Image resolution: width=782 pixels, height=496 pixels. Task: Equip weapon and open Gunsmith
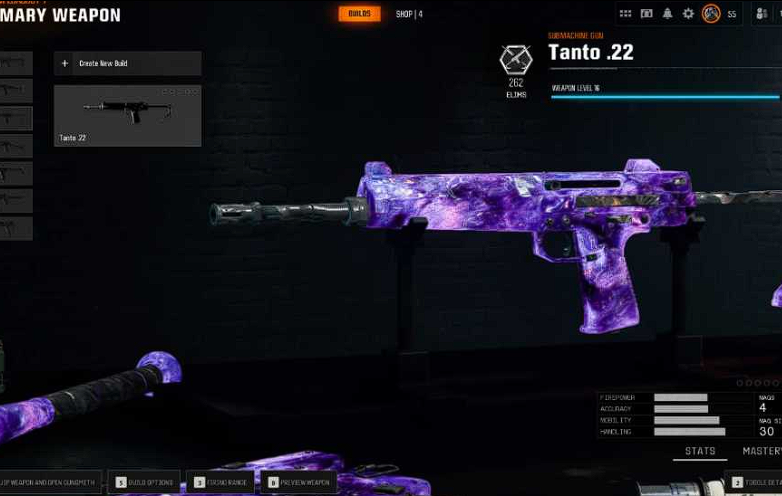(50, 482)
